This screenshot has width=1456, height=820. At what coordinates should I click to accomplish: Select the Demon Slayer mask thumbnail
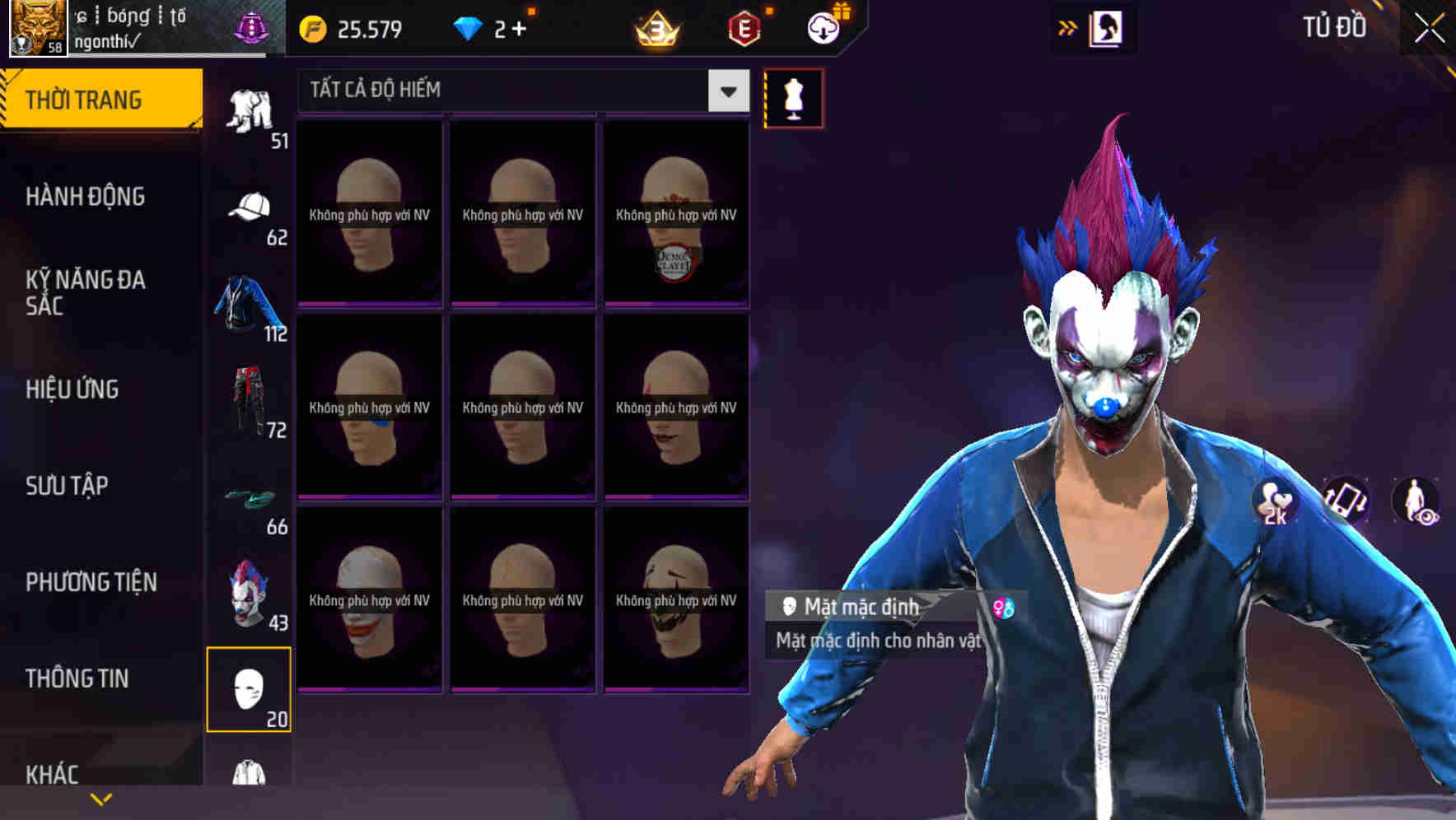(675, 214)
